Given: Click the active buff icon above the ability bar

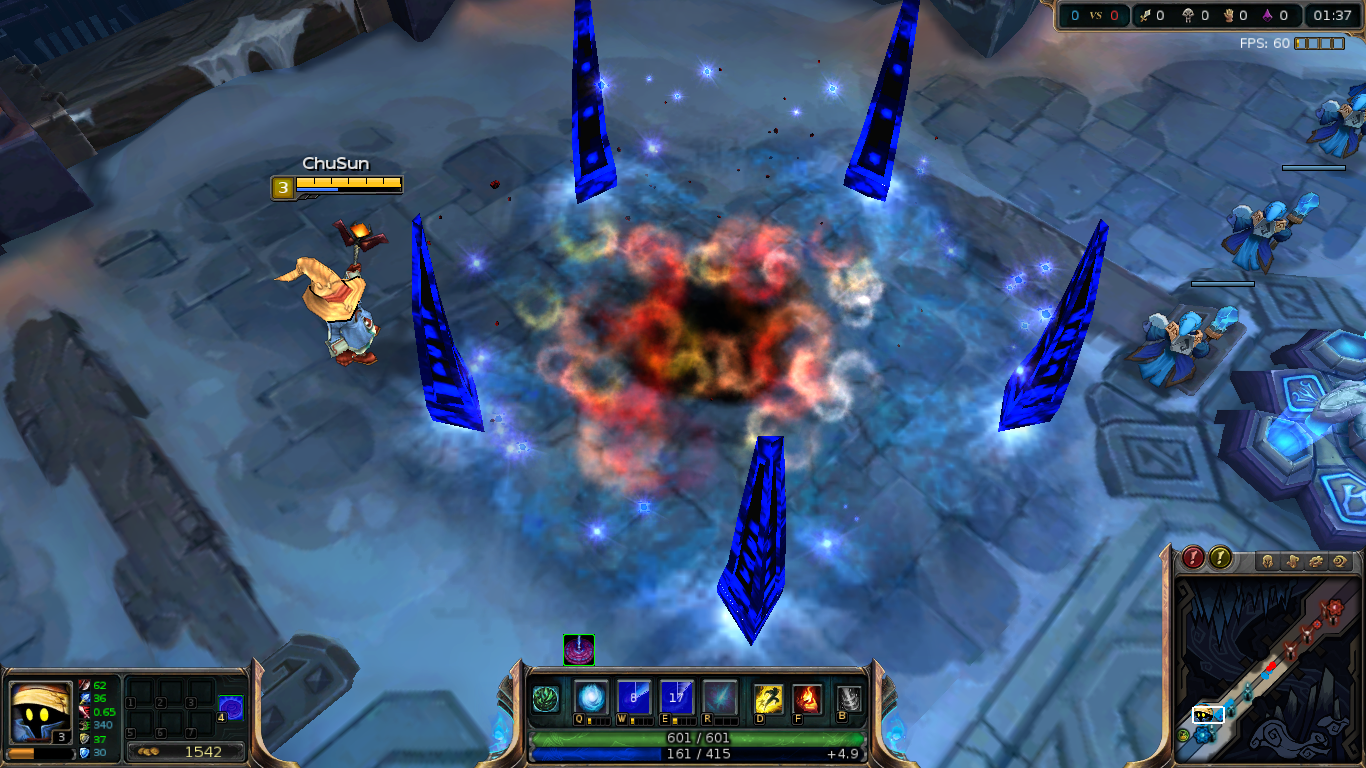Looking at the screenshot, I should (x=580, y=650).
